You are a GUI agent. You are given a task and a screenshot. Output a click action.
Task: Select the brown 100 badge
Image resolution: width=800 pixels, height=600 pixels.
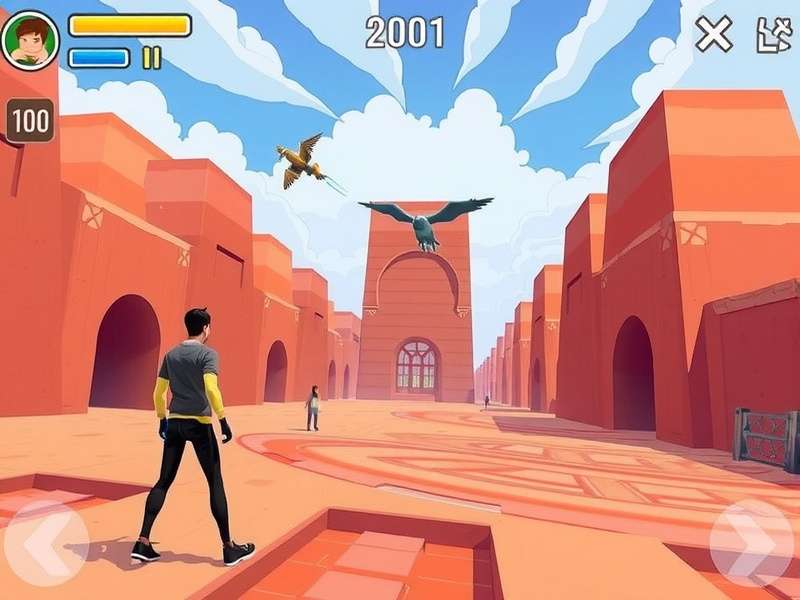point(31,121)
